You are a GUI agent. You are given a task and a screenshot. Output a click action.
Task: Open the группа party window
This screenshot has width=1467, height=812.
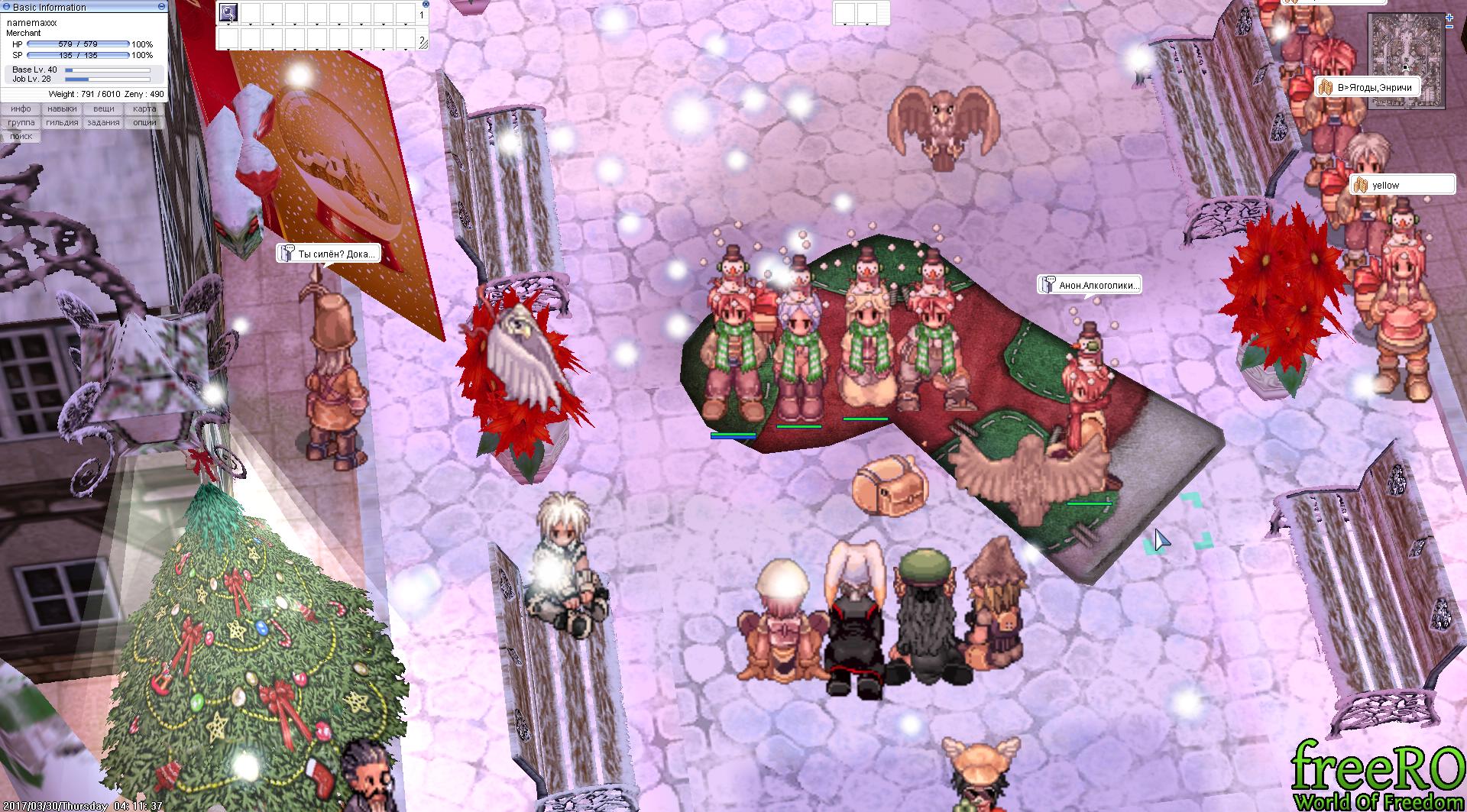point(21,123)
